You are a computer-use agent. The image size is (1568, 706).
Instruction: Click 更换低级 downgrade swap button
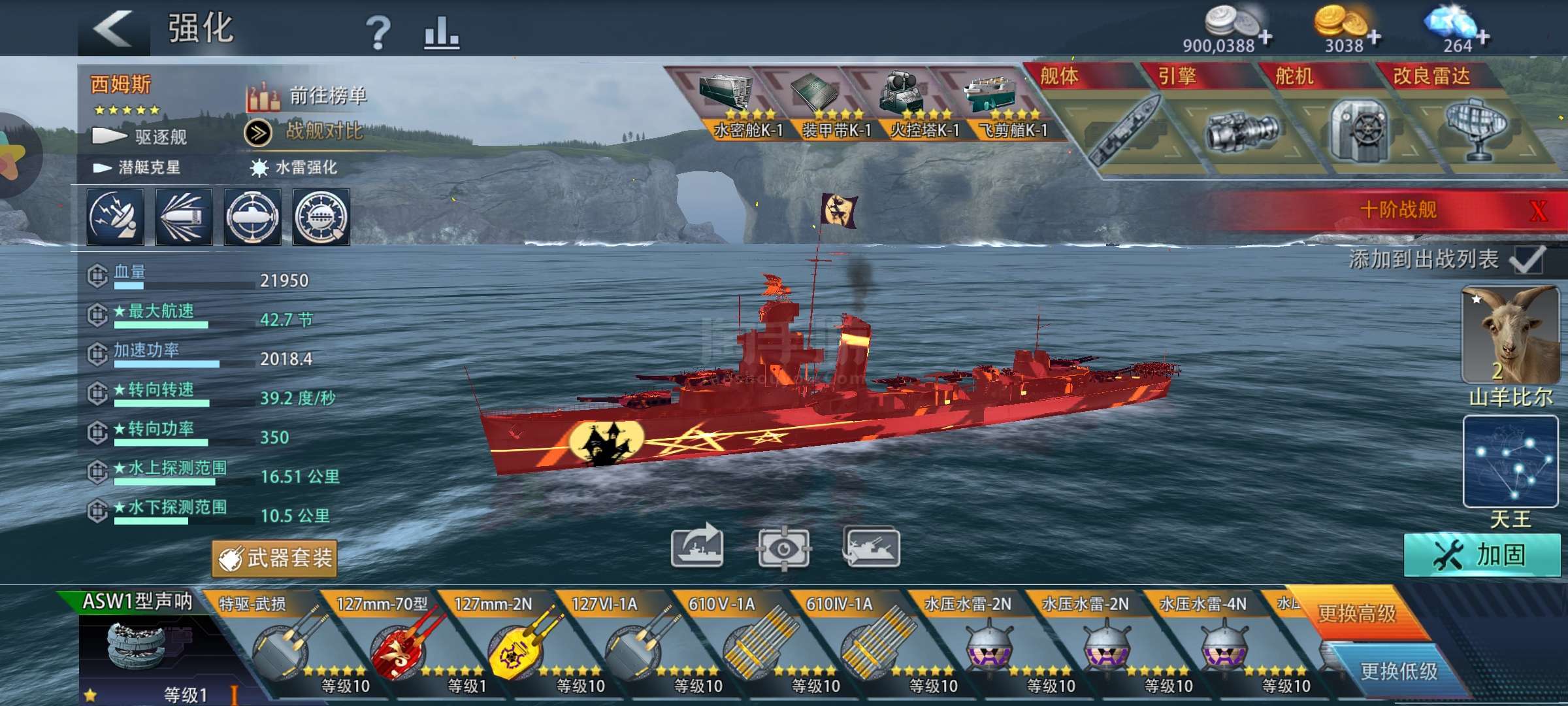(1398, 671)
